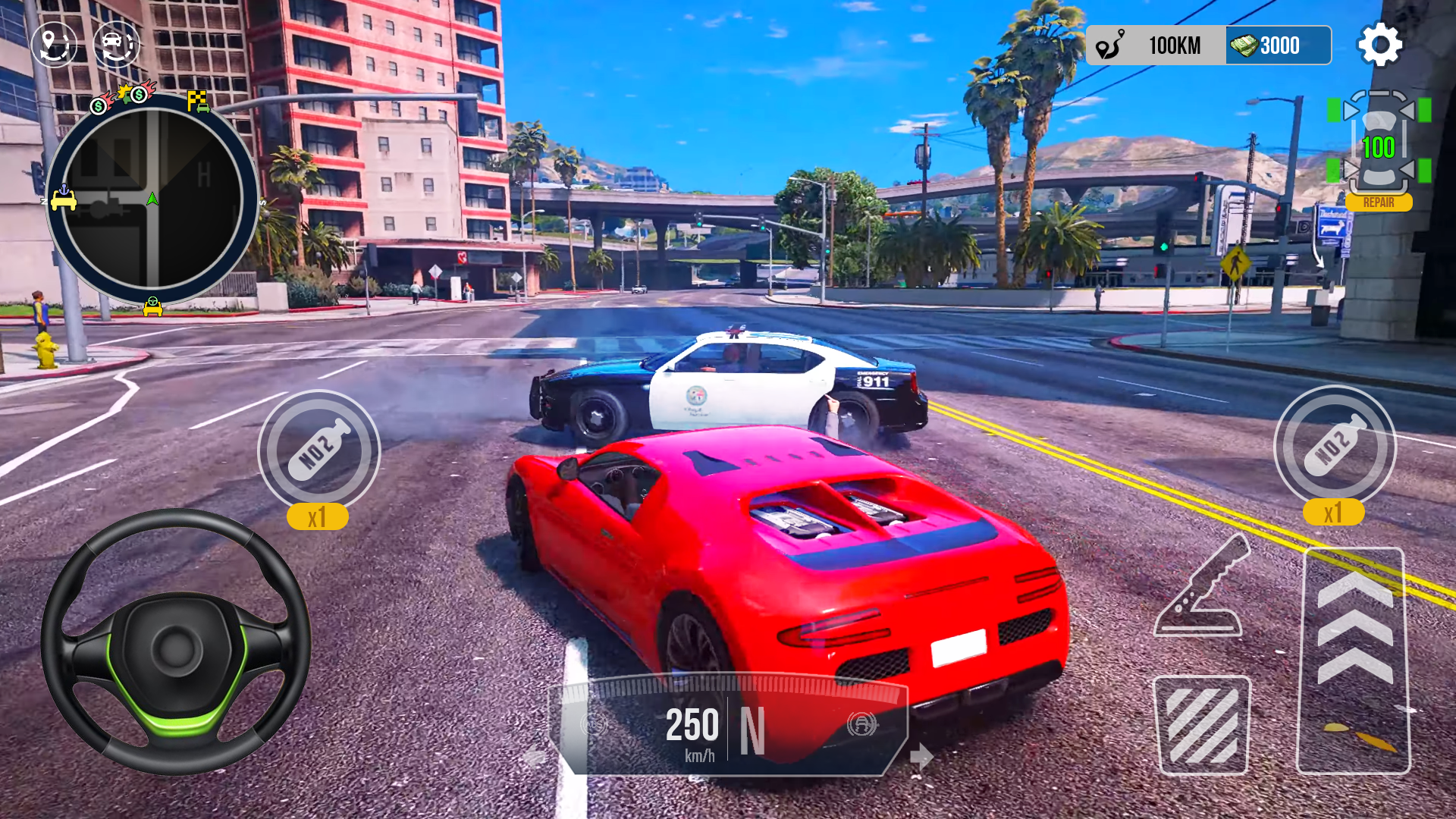Select the checkered flag race marker
The height and width of the screenshot is (819, 1456).
[198, 101]
